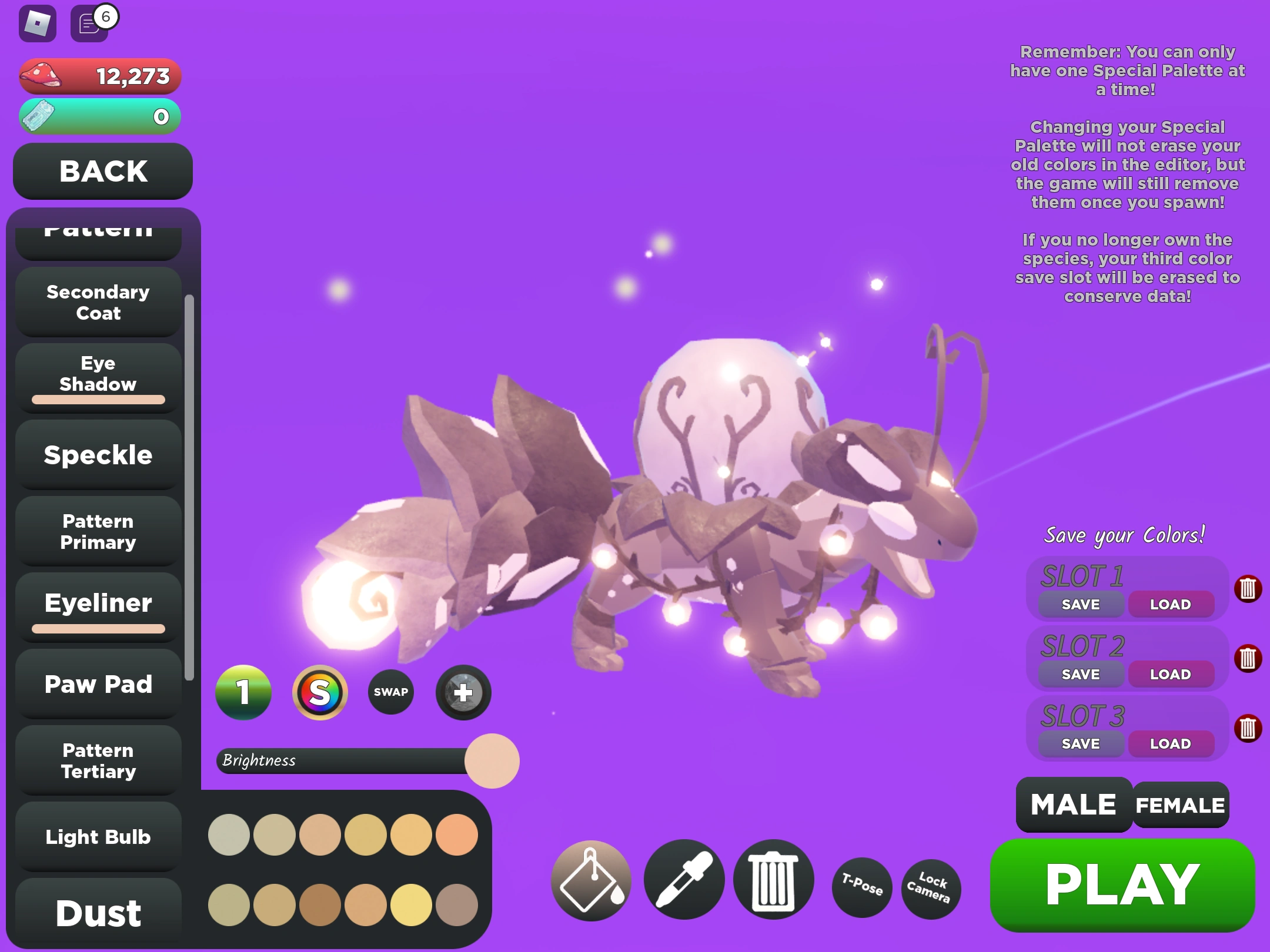Click the plus icon to add a color
The height and width of the screenshot is (952, 1270).
click(x=462, y=692)
